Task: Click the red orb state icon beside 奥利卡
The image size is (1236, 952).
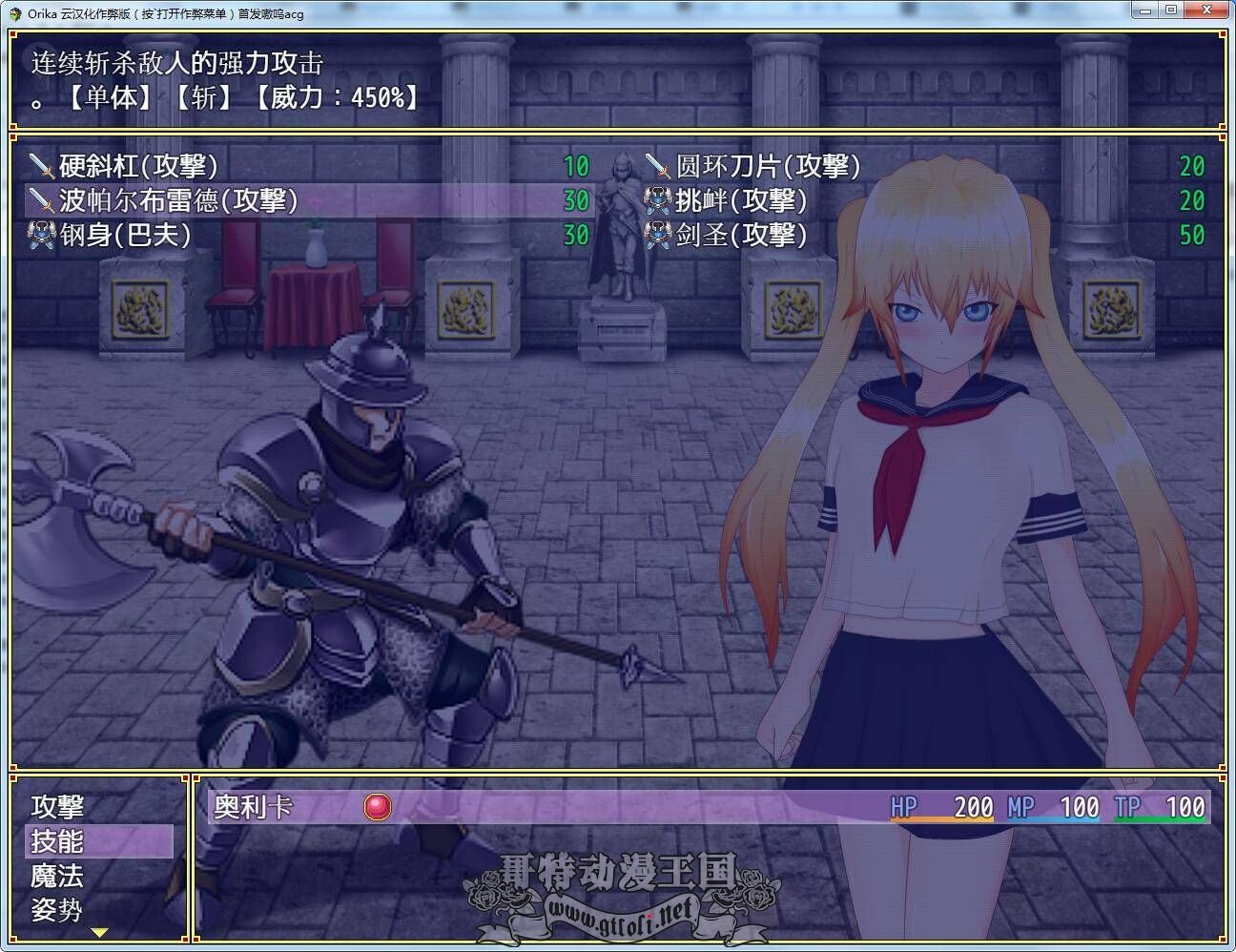Action: click(x=377, y=807)
